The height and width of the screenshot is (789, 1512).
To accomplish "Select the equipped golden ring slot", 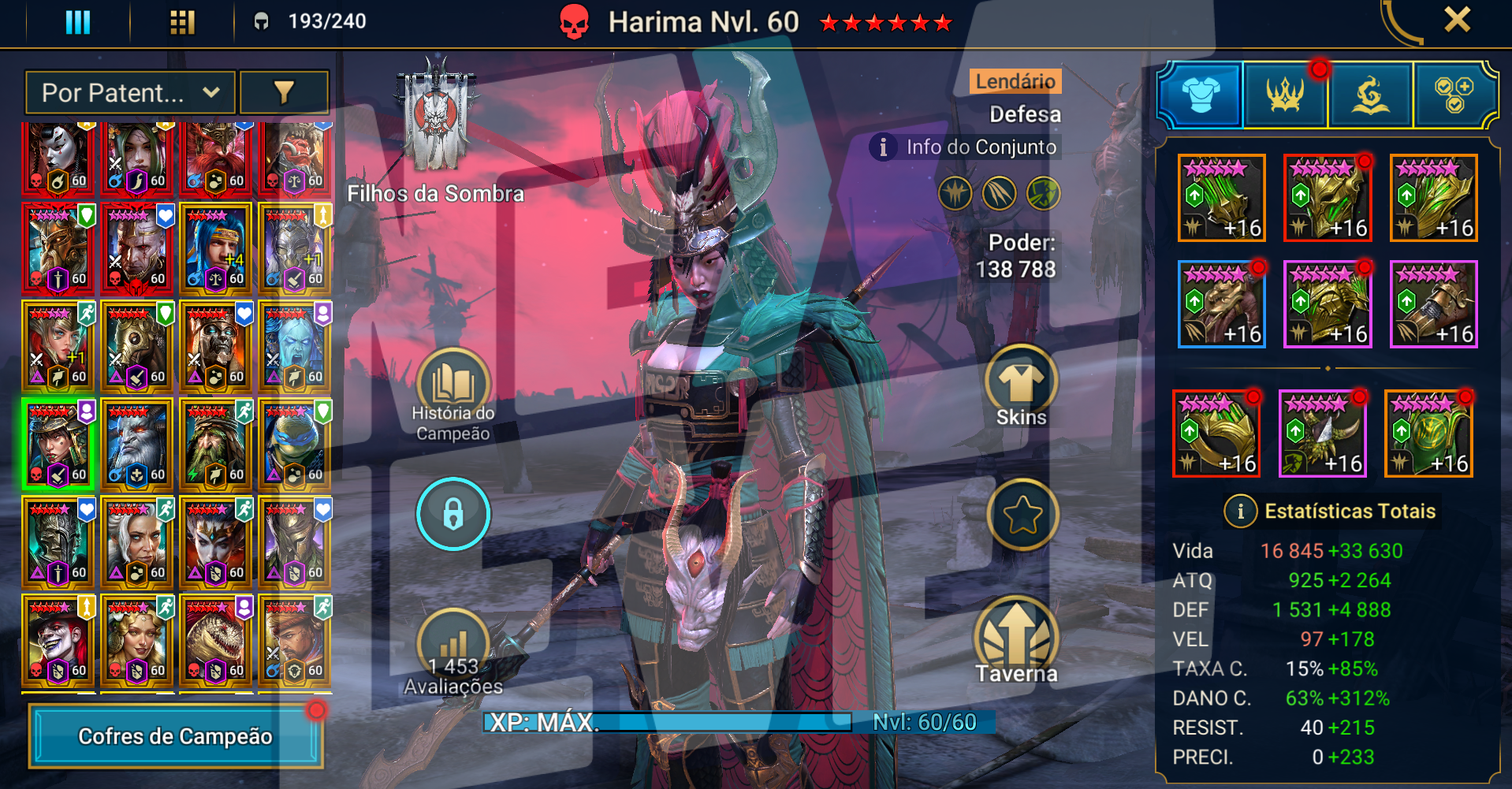I will click(1216, 434).
